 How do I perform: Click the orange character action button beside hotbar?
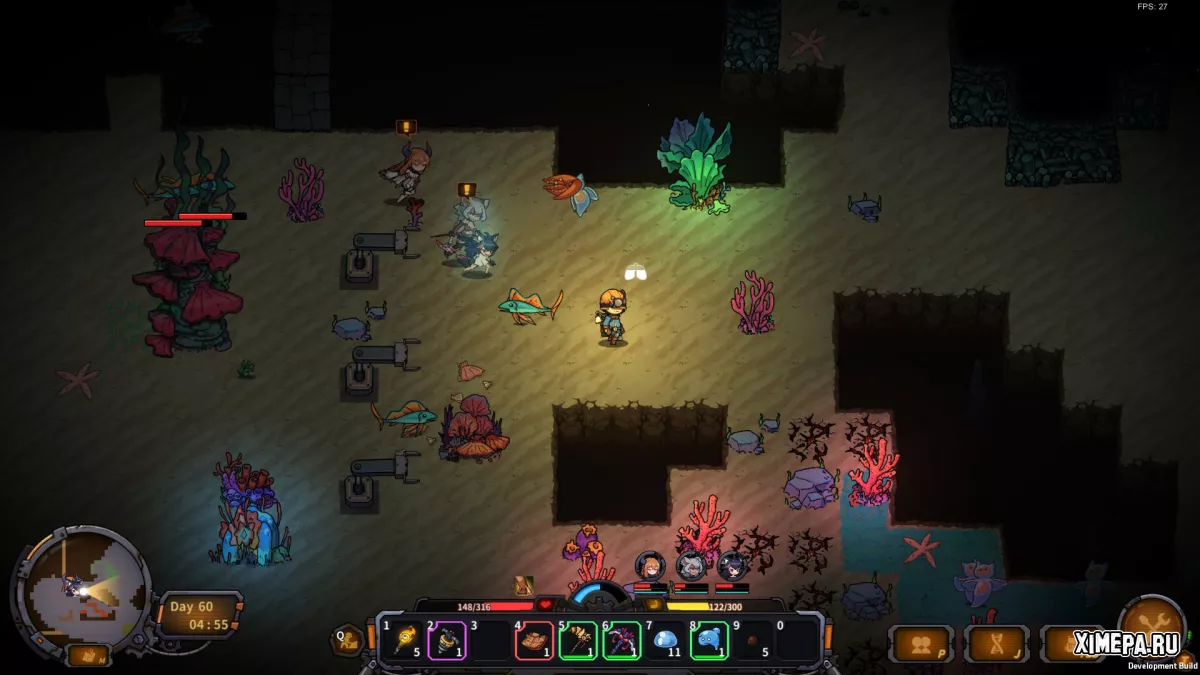[x=348, y=639]
